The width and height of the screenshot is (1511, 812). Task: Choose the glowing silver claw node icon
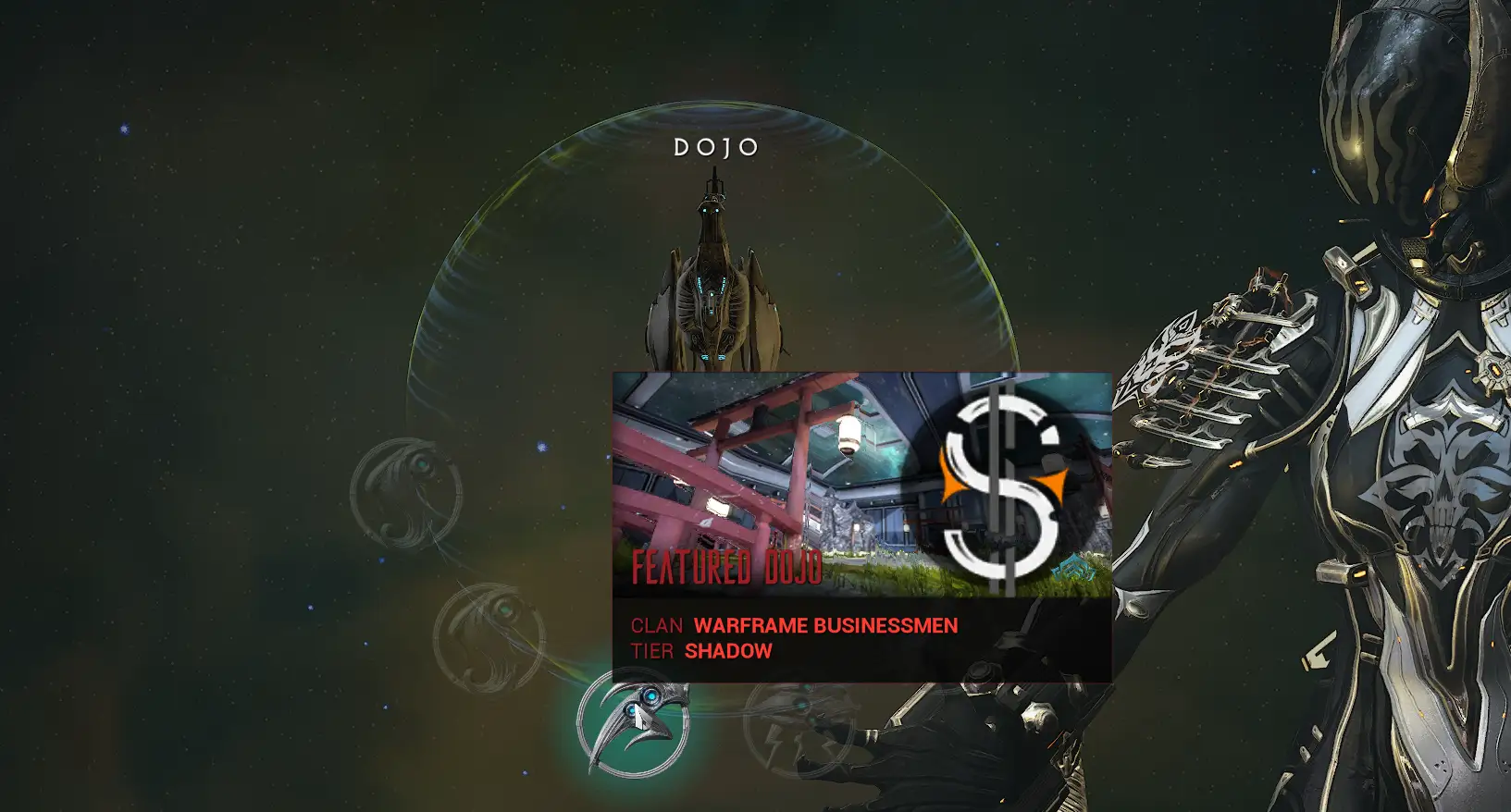(x=634, y=723)
